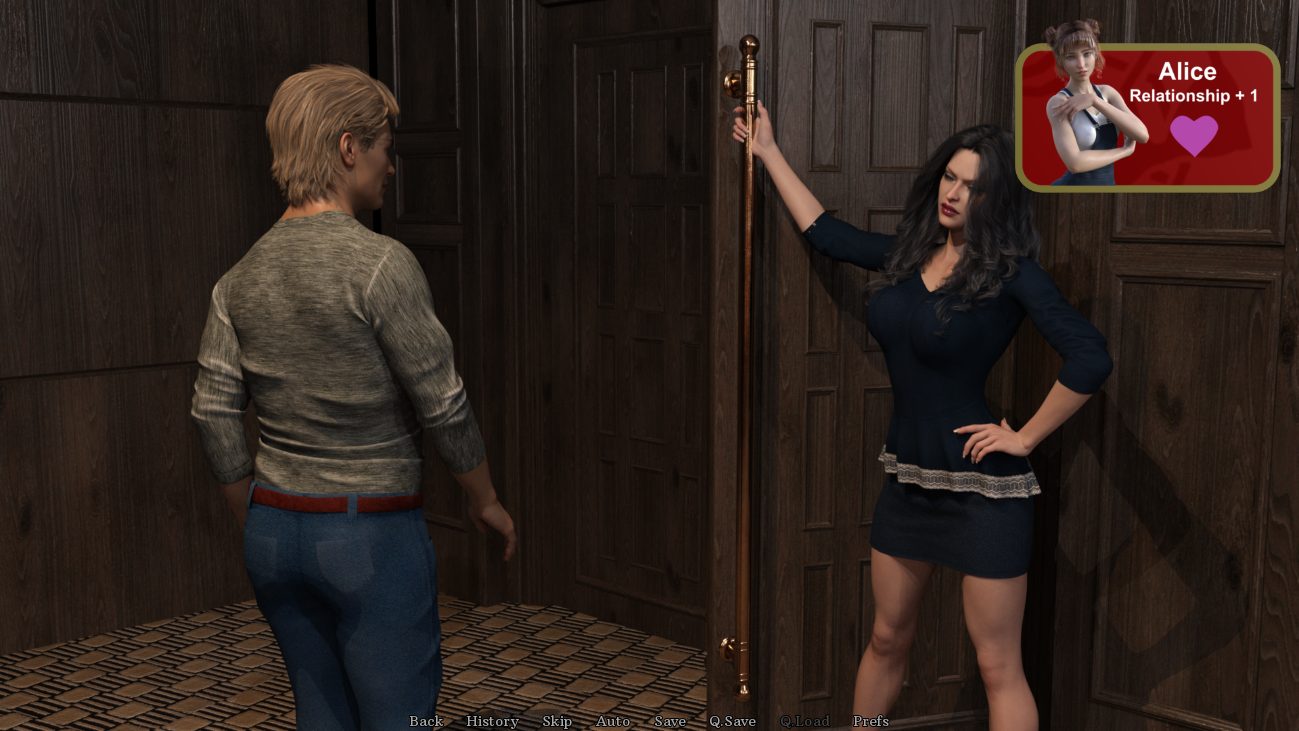Open the Prefs settings
The height and width of the screenshot is (731, 1299).
pos(870,721)
